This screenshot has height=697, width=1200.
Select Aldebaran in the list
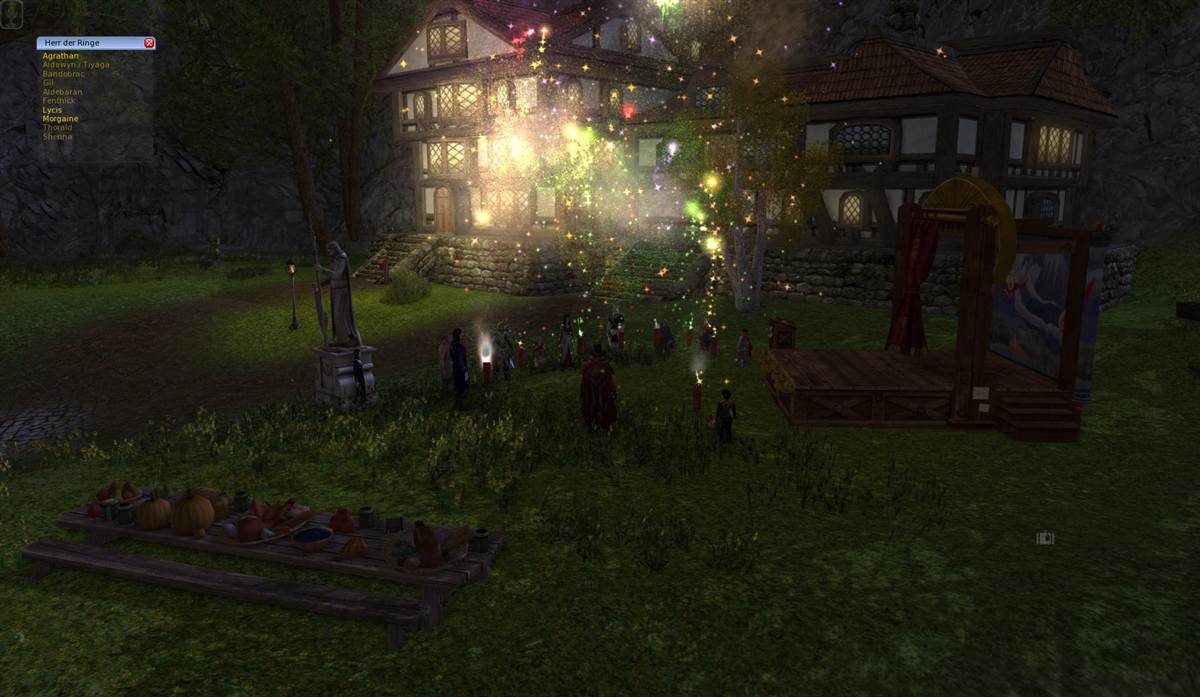(62, 92)
